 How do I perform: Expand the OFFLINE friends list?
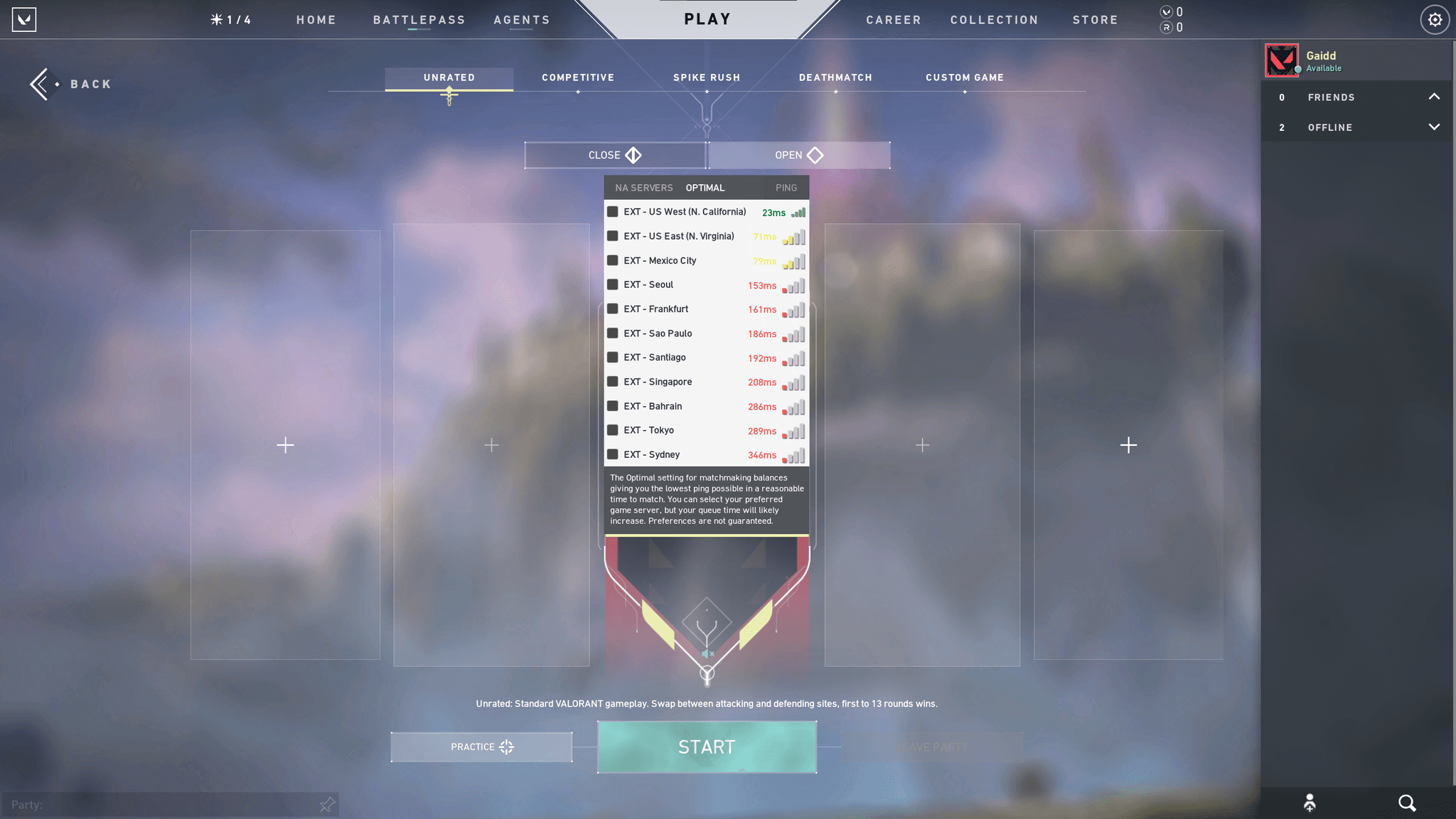click(x=1434, y=127)
